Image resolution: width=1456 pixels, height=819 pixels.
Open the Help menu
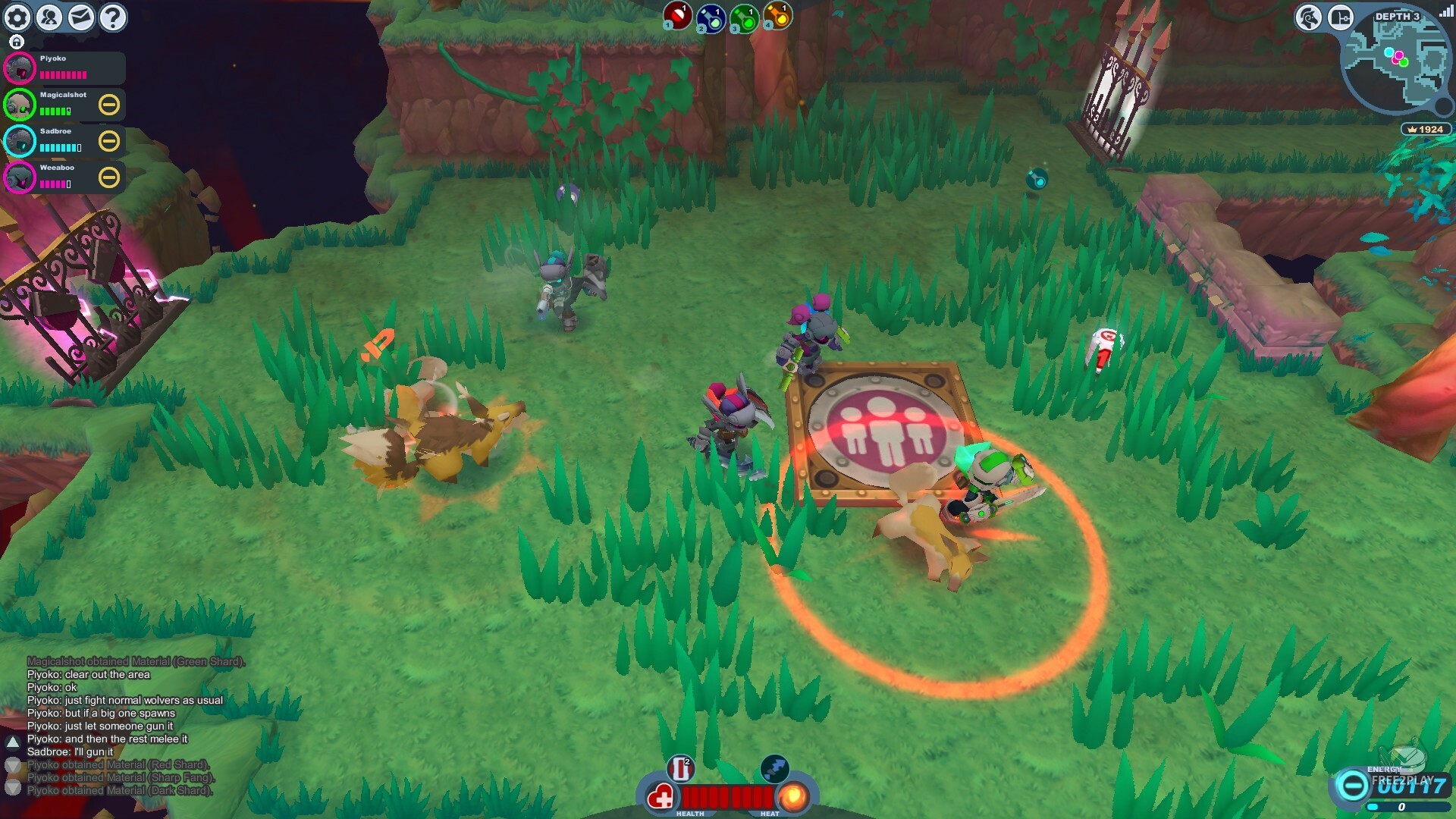112,17
